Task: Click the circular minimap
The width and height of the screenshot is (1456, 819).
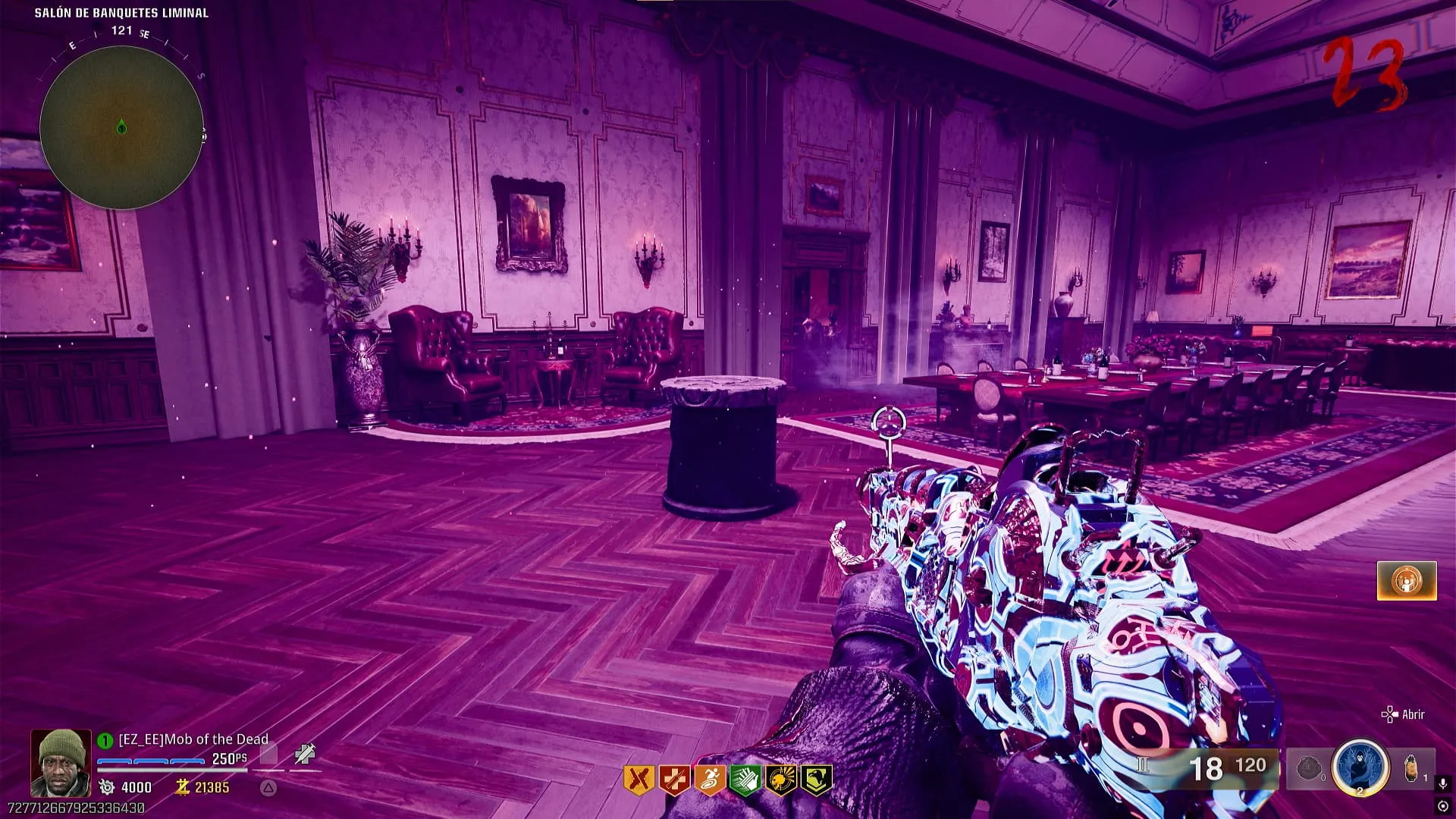Action: tap(121, 127)
